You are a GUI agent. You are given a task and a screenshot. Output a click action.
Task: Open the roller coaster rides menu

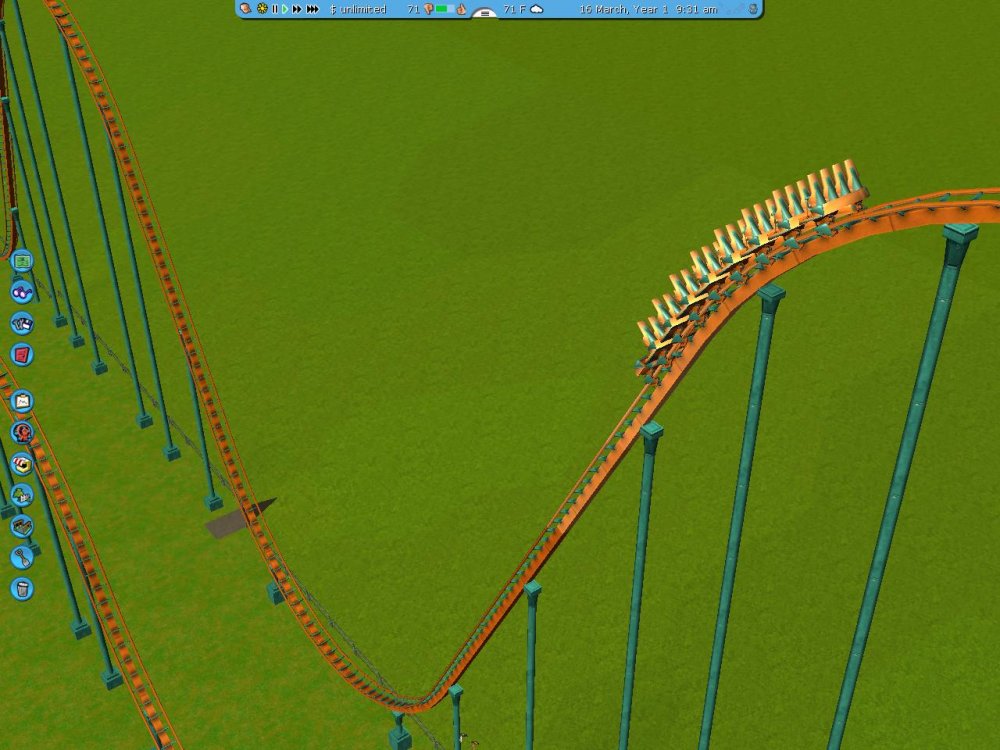[22, 433]
